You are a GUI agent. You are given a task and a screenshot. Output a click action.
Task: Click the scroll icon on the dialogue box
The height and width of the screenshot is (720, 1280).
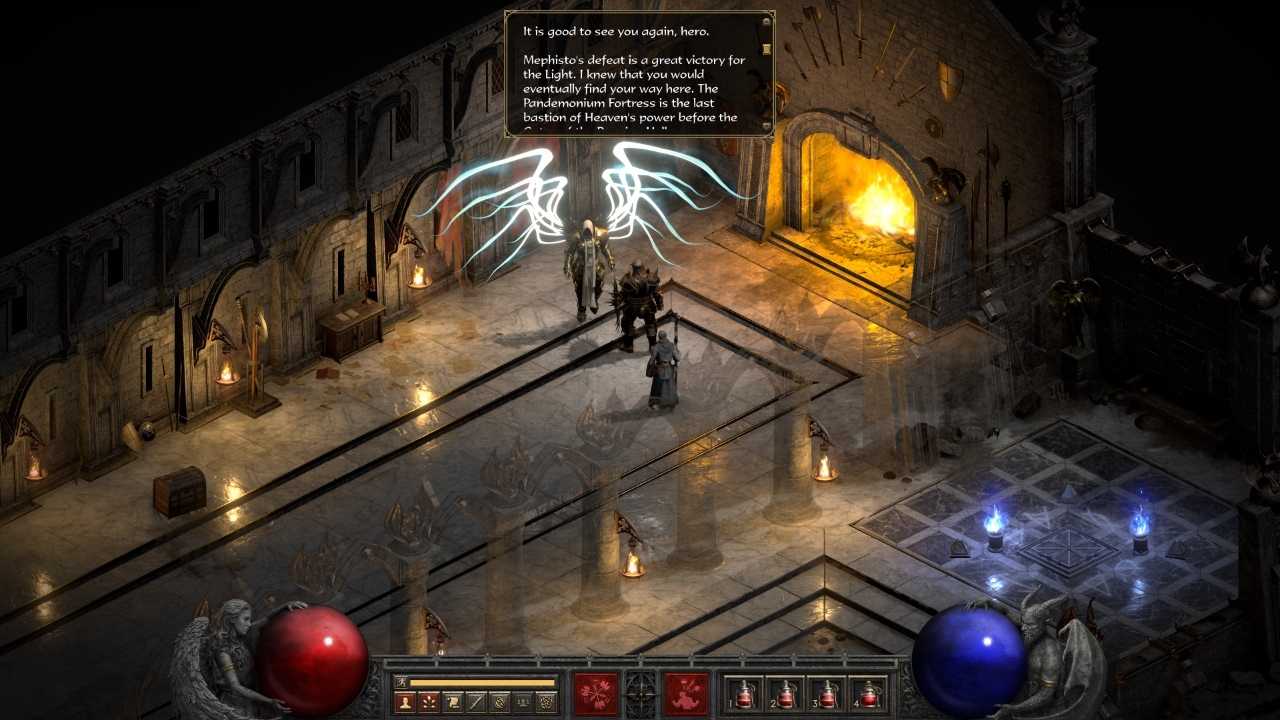[x=764, y=47]
